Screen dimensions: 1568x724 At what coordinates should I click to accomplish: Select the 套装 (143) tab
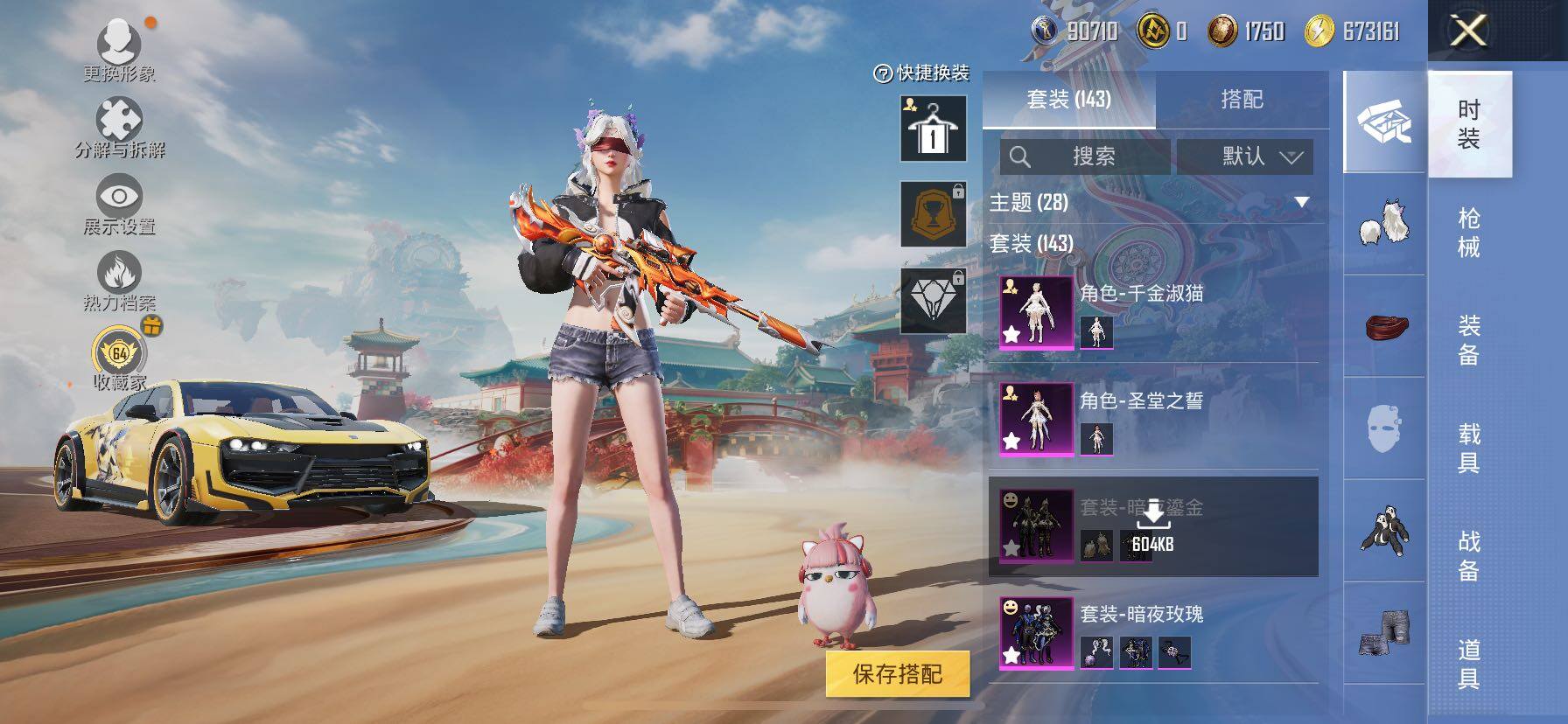[1068, 100]
